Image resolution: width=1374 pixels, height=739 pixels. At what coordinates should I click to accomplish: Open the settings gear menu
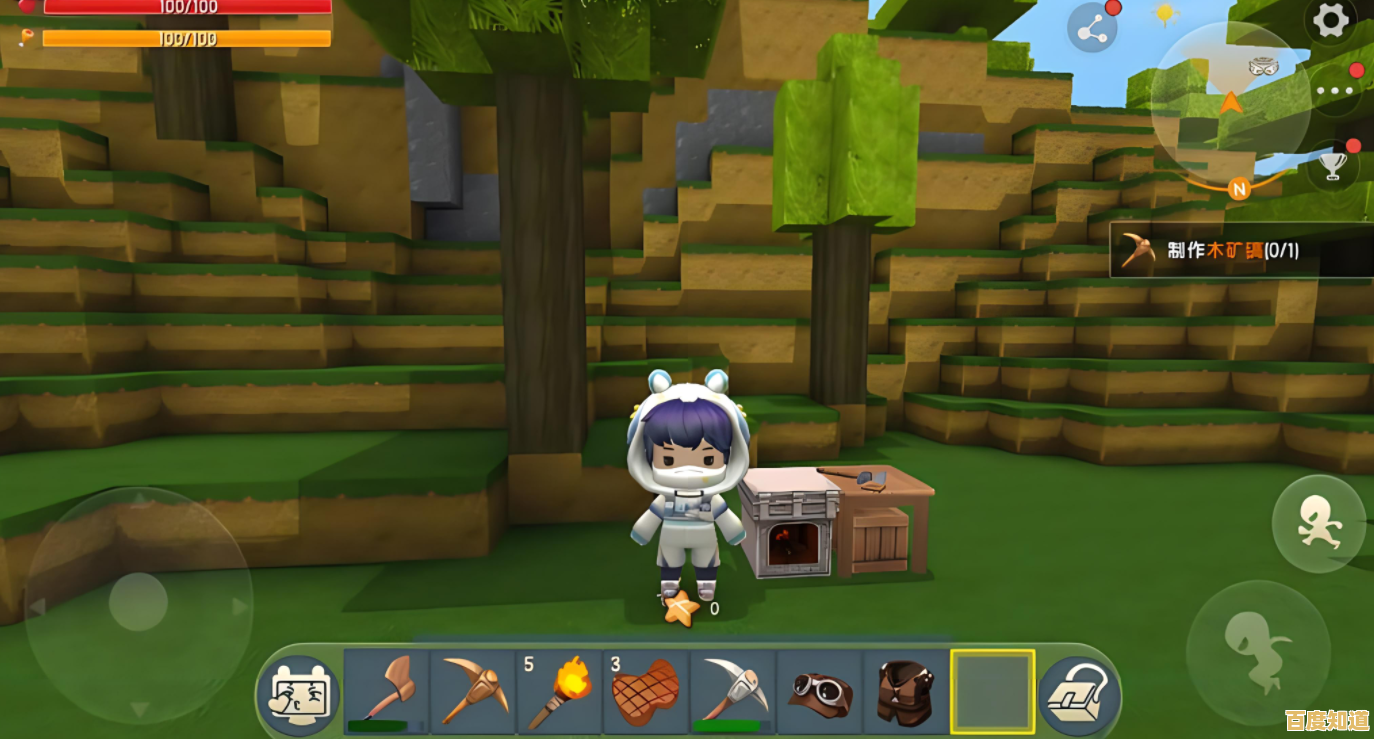point(1330,21)
